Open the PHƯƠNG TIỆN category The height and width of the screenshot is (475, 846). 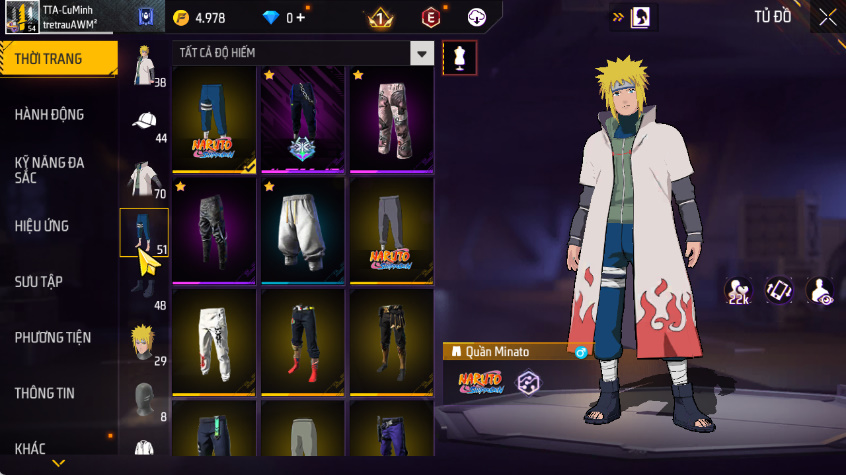pos(51,338)
